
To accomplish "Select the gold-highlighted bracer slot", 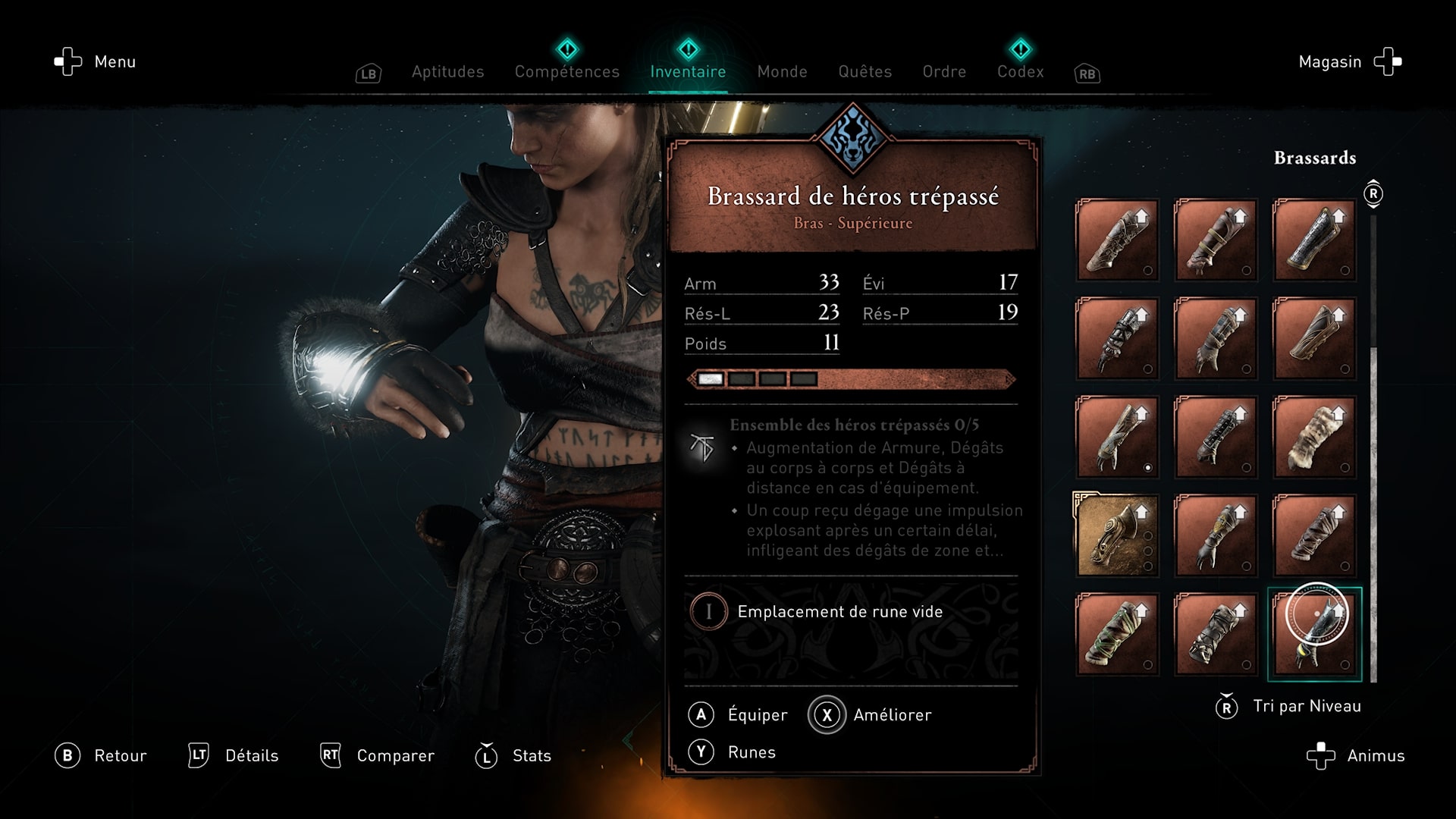I will 1116,535.
